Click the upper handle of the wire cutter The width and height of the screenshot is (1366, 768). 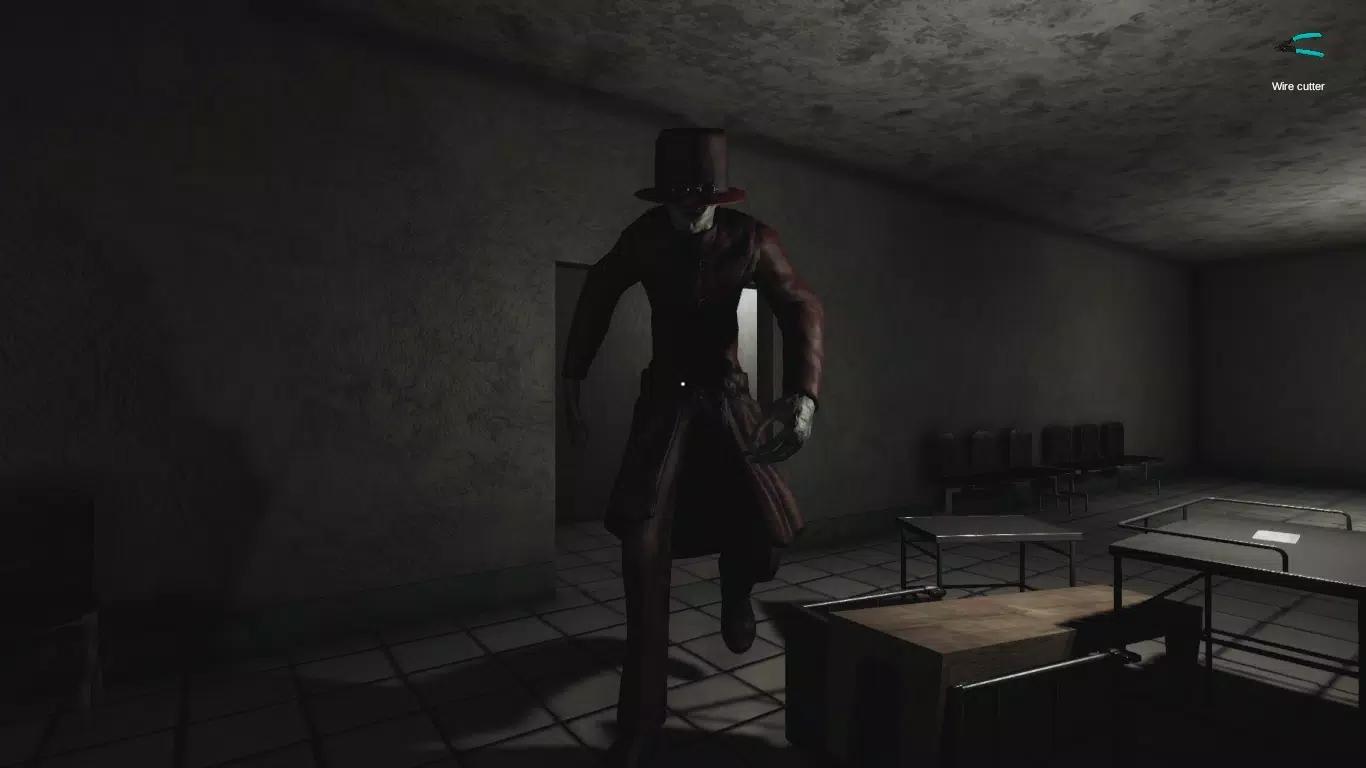point(1307,36)
